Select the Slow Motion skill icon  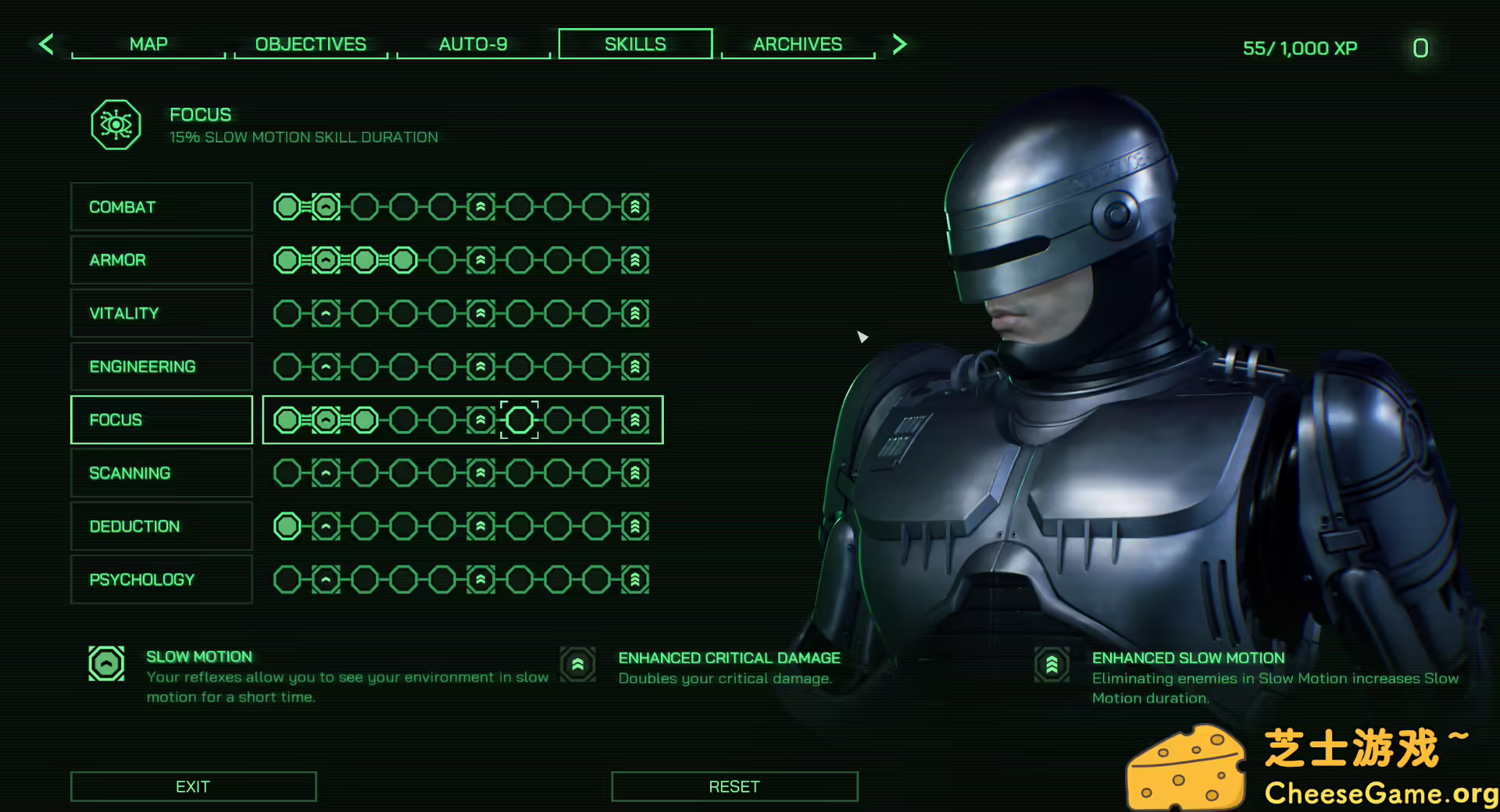click(106, 664)
